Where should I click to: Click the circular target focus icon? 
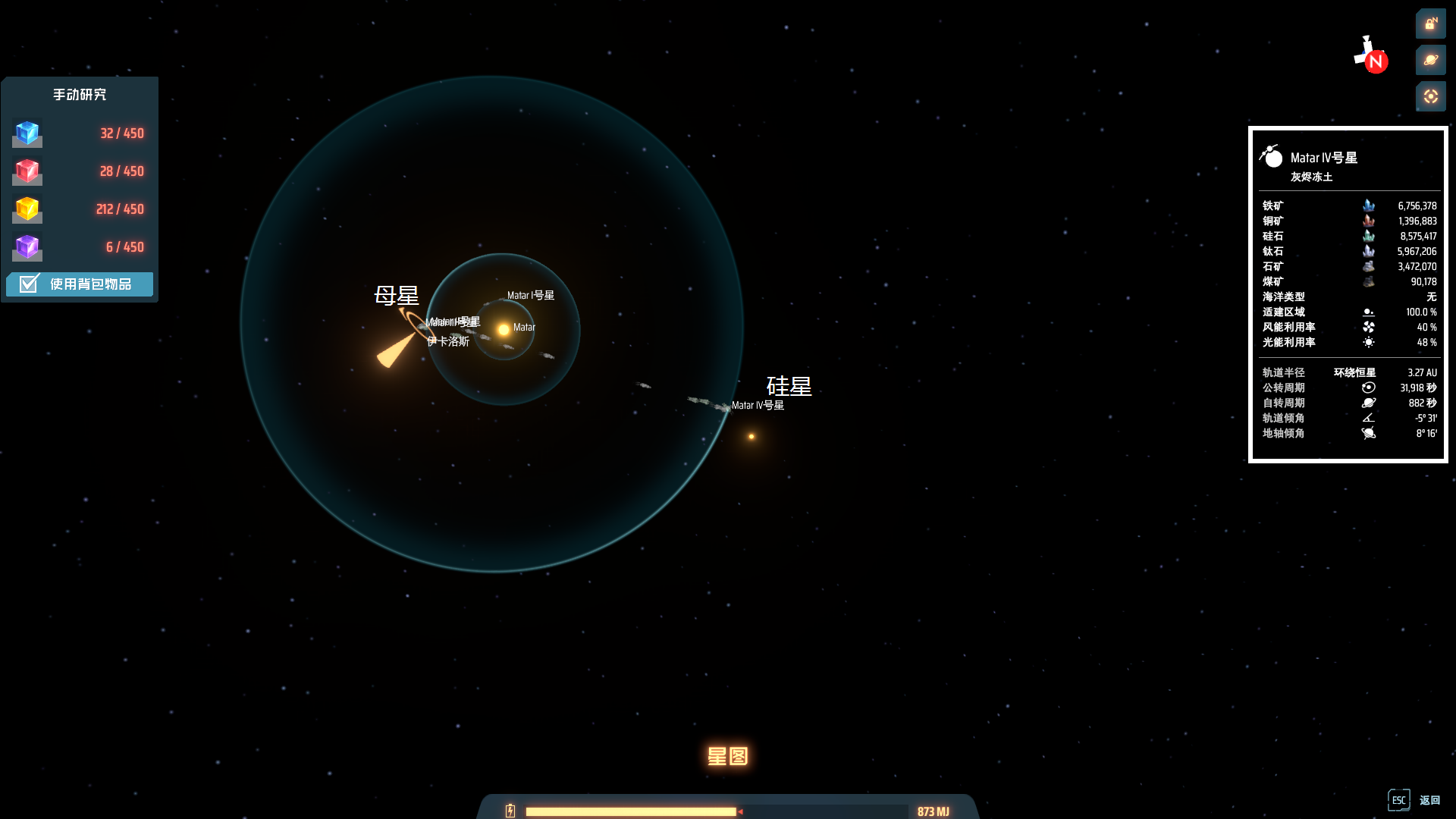[x=1430, y=96]
